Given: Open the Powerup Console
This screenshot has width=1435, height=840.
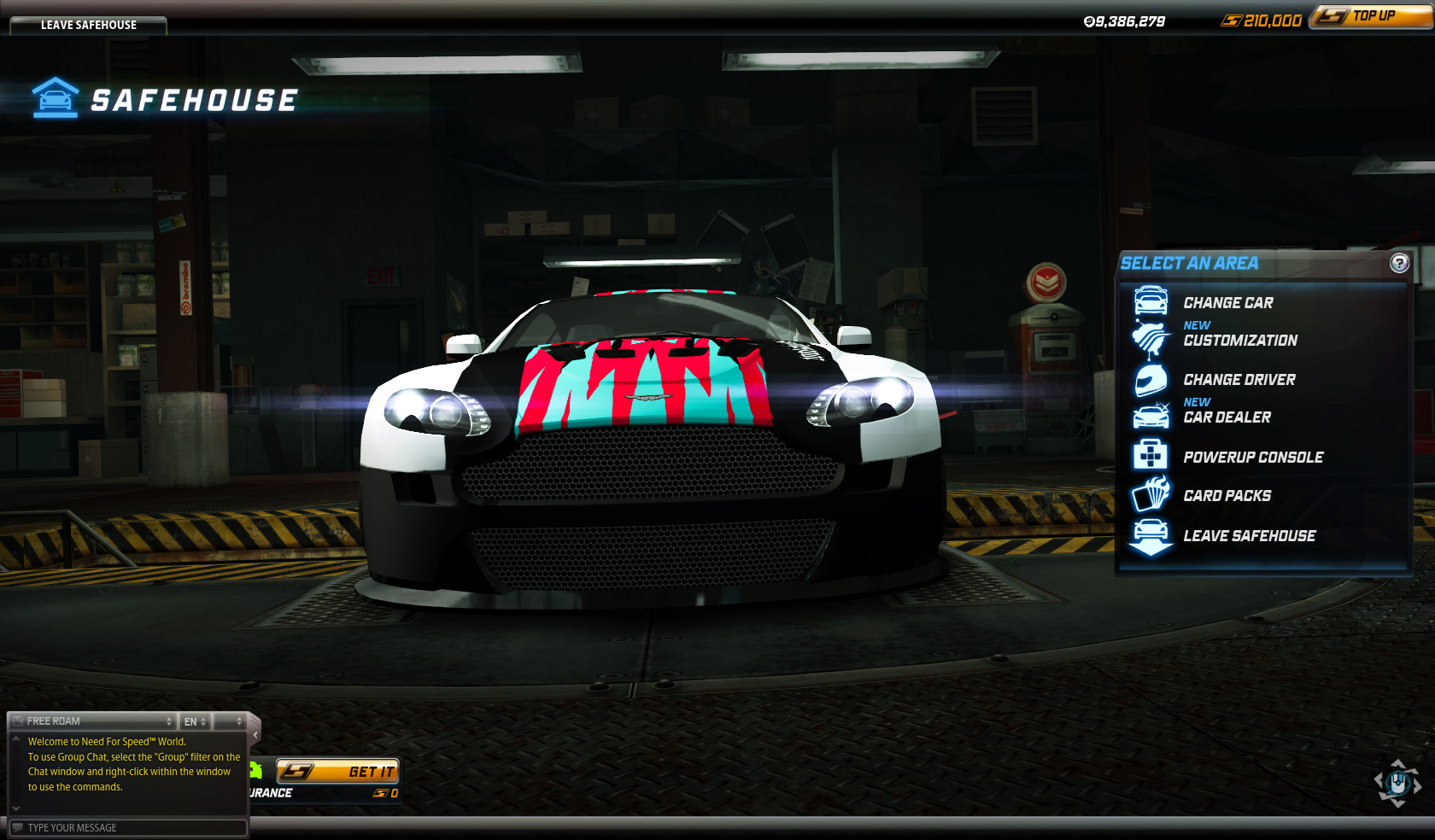Looking at the screenshot, I should click(1252, 458).
